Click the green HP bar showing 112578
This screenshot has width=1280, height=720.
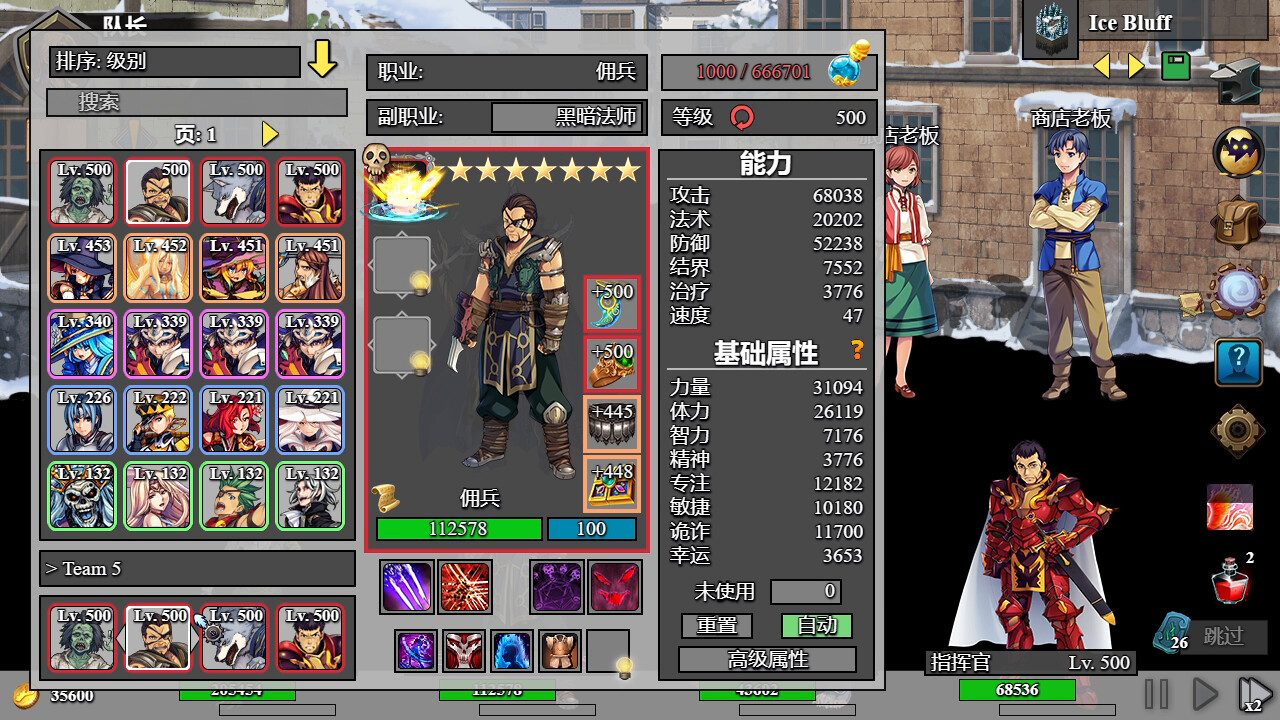pyautogui.click(x=457, y=529)
